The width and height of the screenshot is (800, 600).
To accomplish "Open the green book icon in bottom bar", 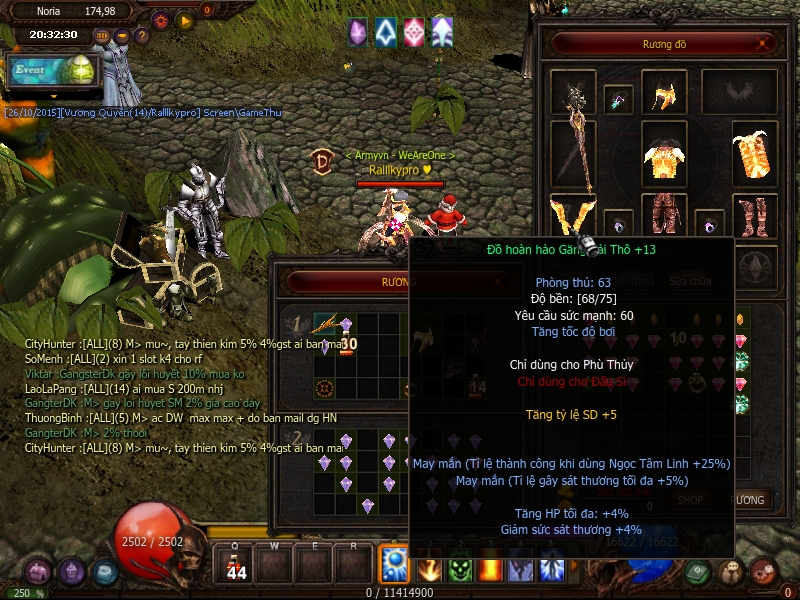I will point(699,571).
